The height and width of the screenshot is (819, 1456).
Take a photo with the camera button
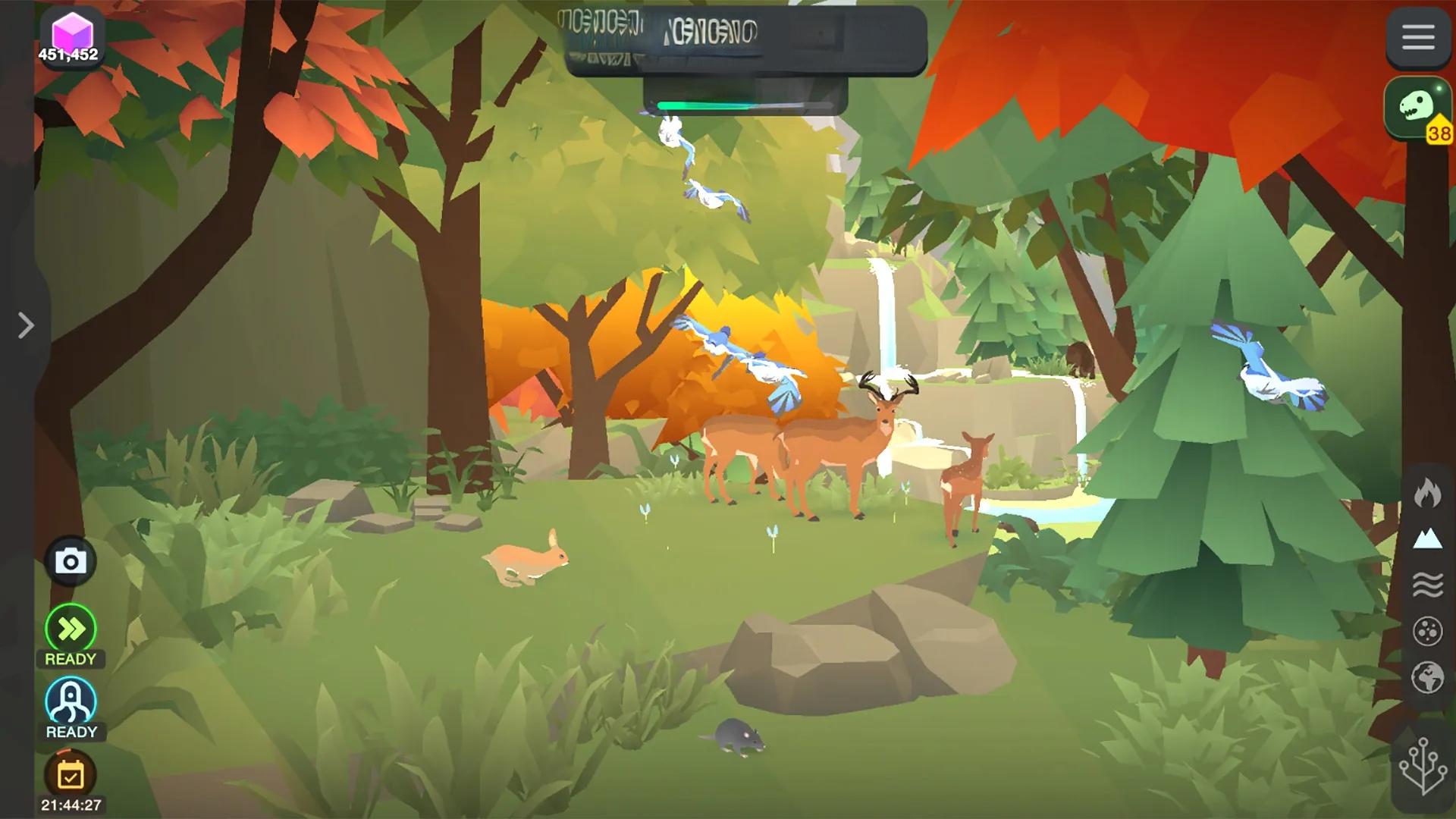71,562
